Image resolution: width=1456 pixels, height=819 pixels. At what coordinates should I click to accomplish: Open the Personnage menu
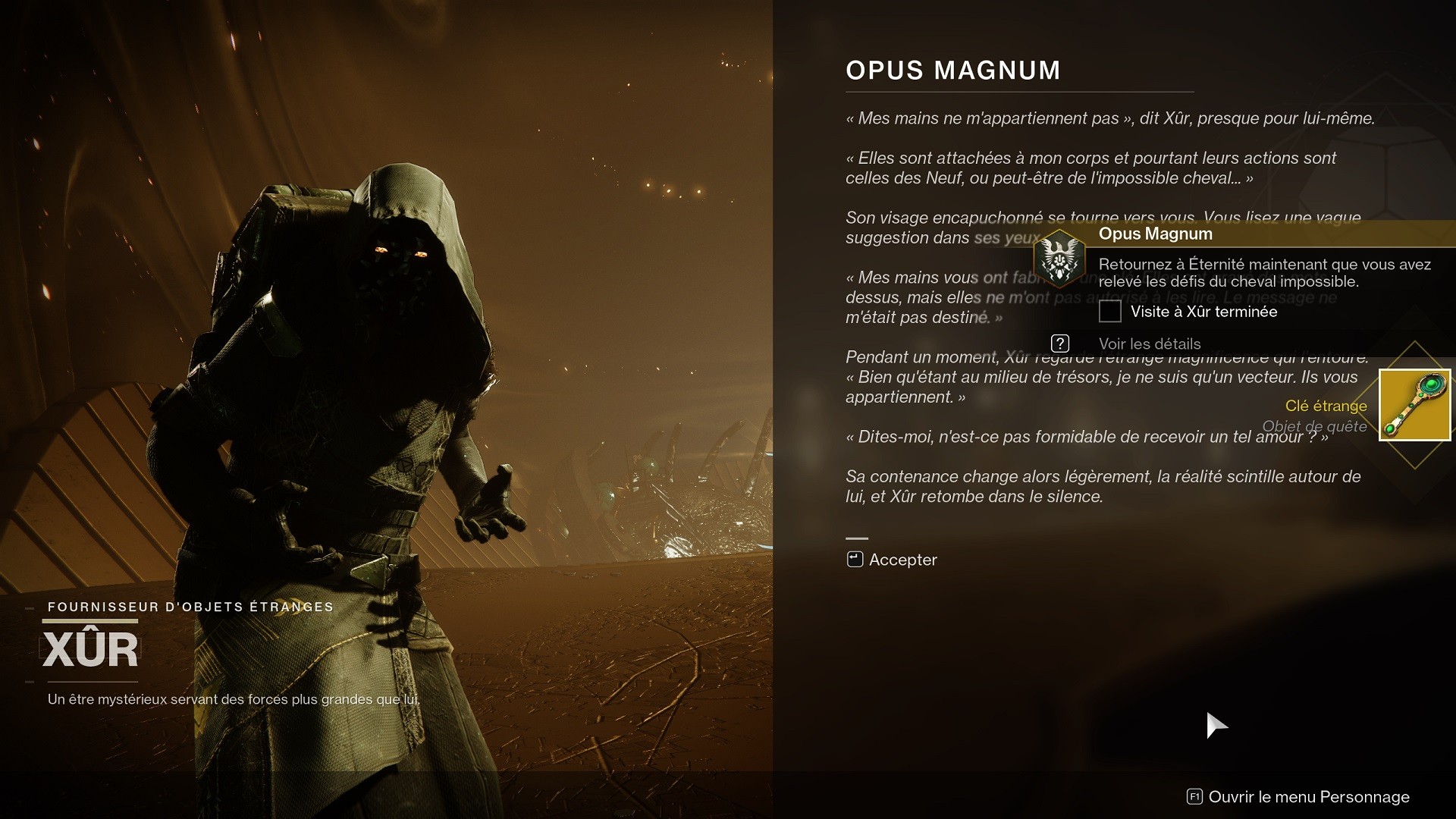(x=1298, y=797)
